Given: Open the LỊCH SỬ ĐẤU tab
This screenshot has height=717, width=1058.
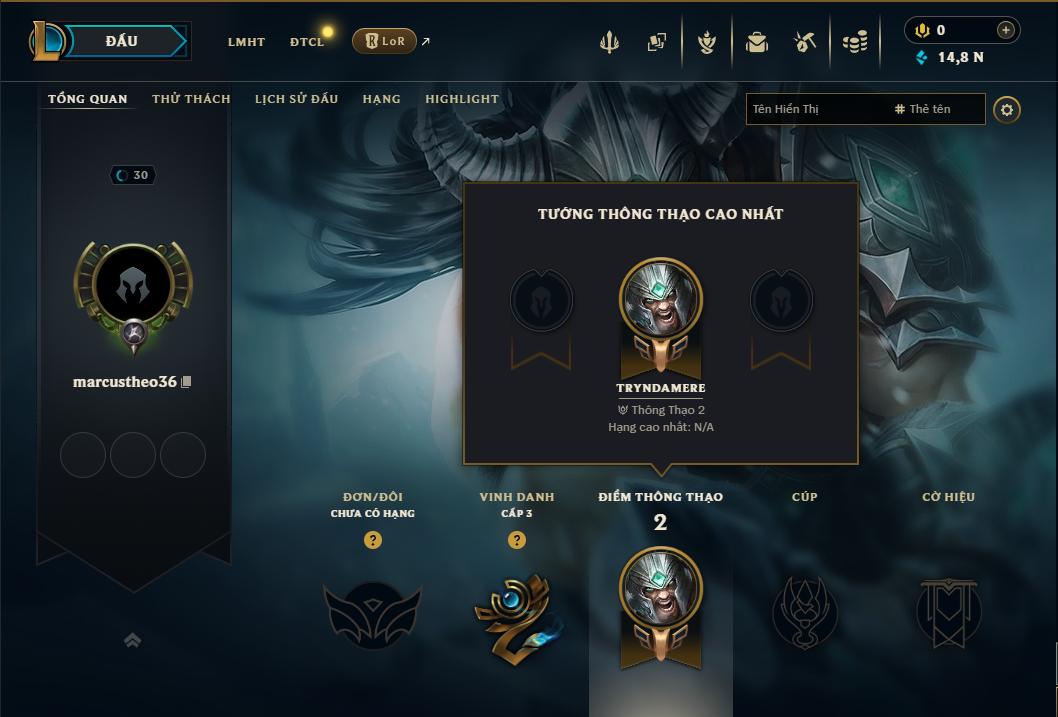Looking at the screenshot, I should [296, 99].
